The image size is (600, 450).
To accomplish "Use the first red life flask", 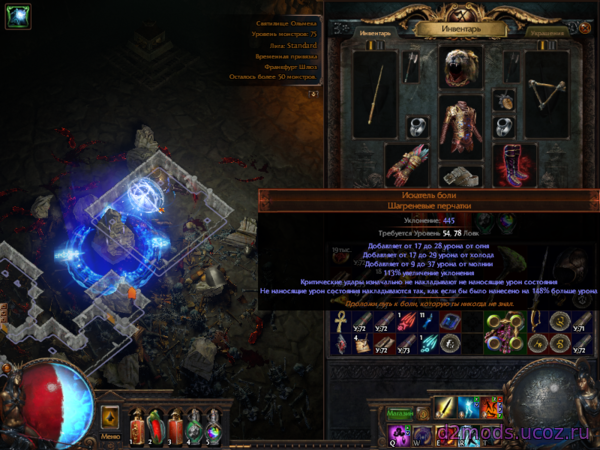I will 139,426.
